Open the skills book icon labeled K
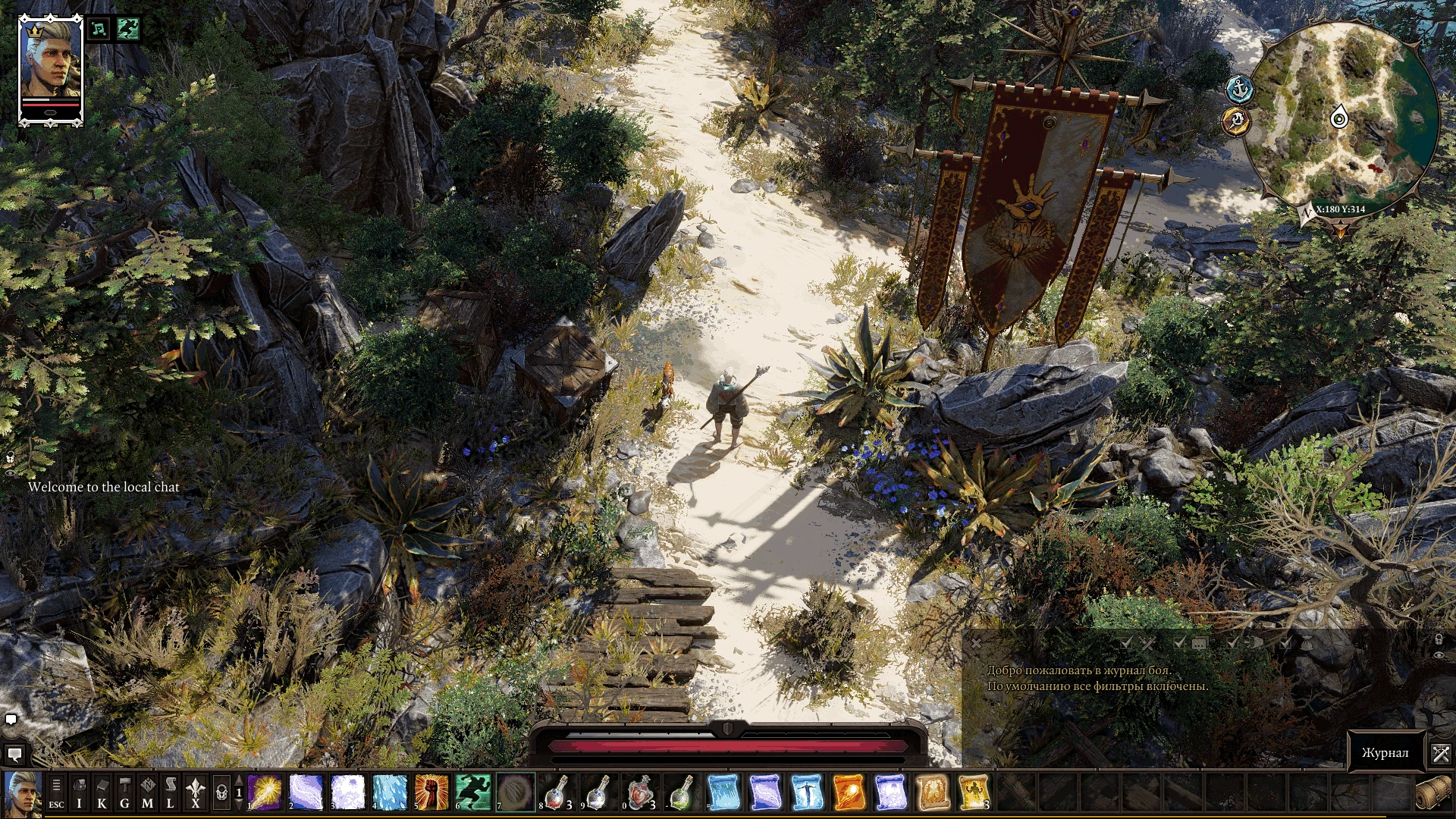This screenshot has width=1456, height=819. point(102,792)
